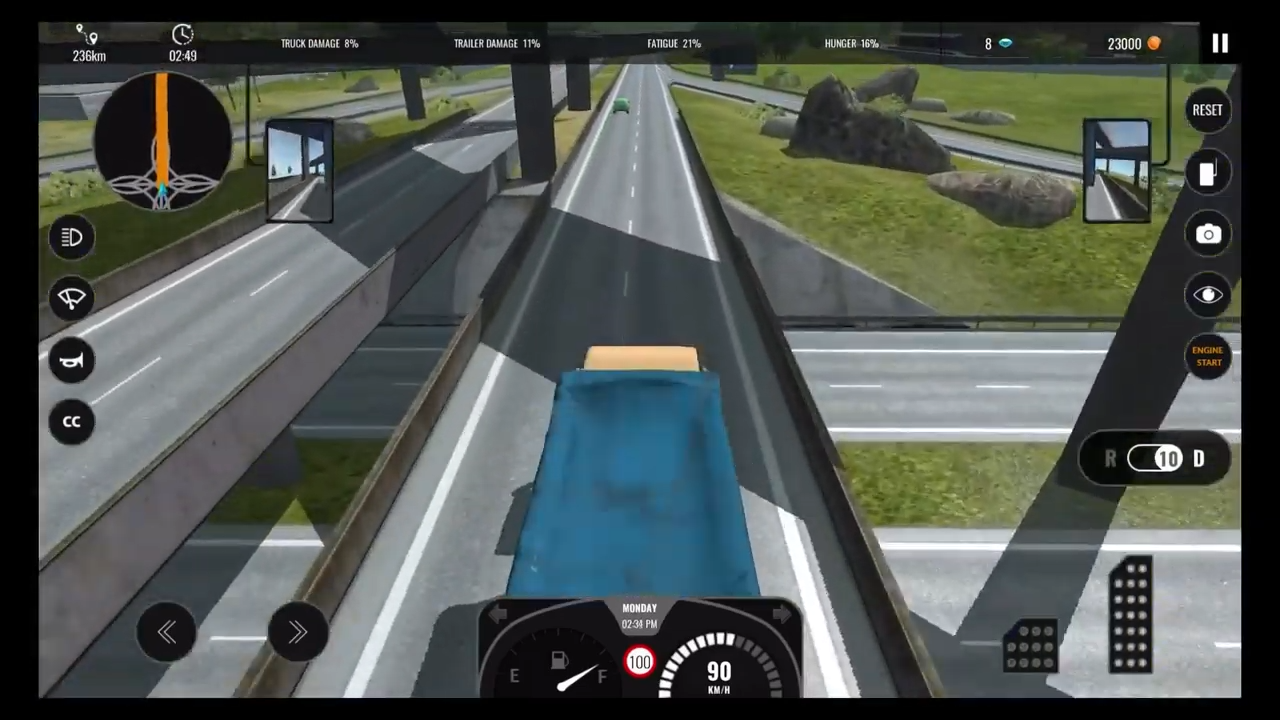
Task: Tap the diamond currency counter
Action: pos(997,43)
